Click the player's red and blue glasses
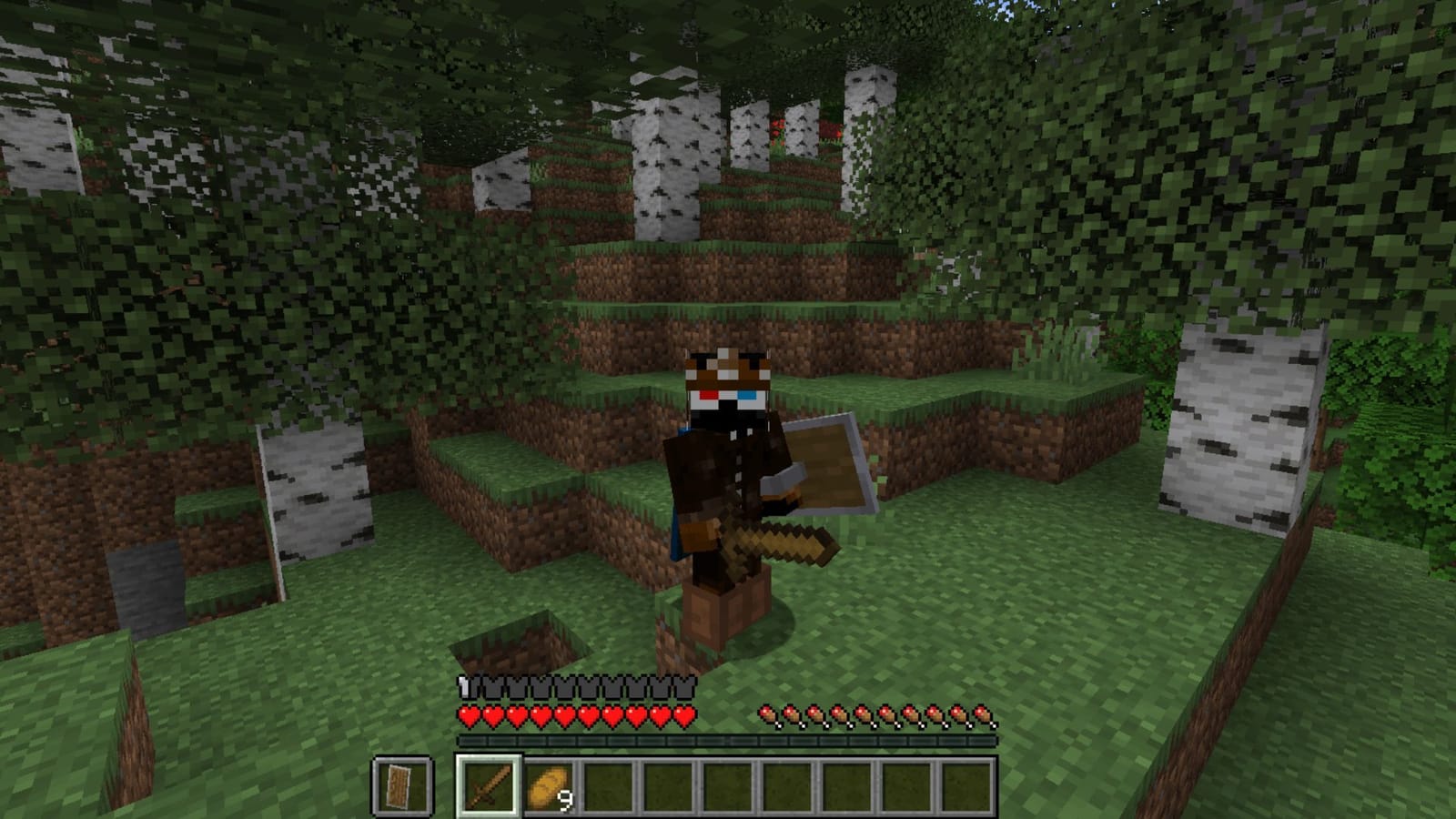 pyautogui.click(x=728, y=393)
